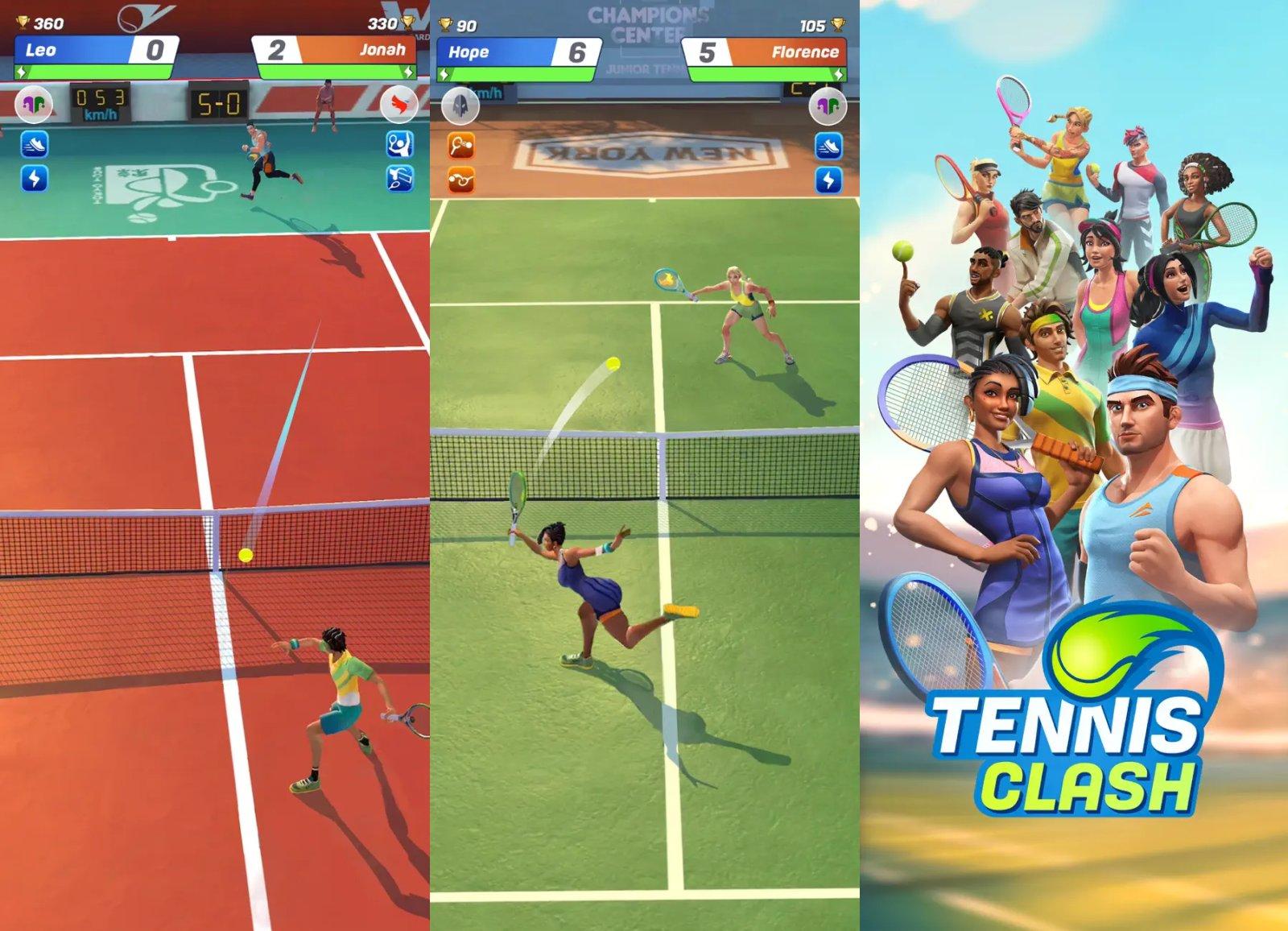Tap the dark knight helmet avatar badge

coord(460,106)
